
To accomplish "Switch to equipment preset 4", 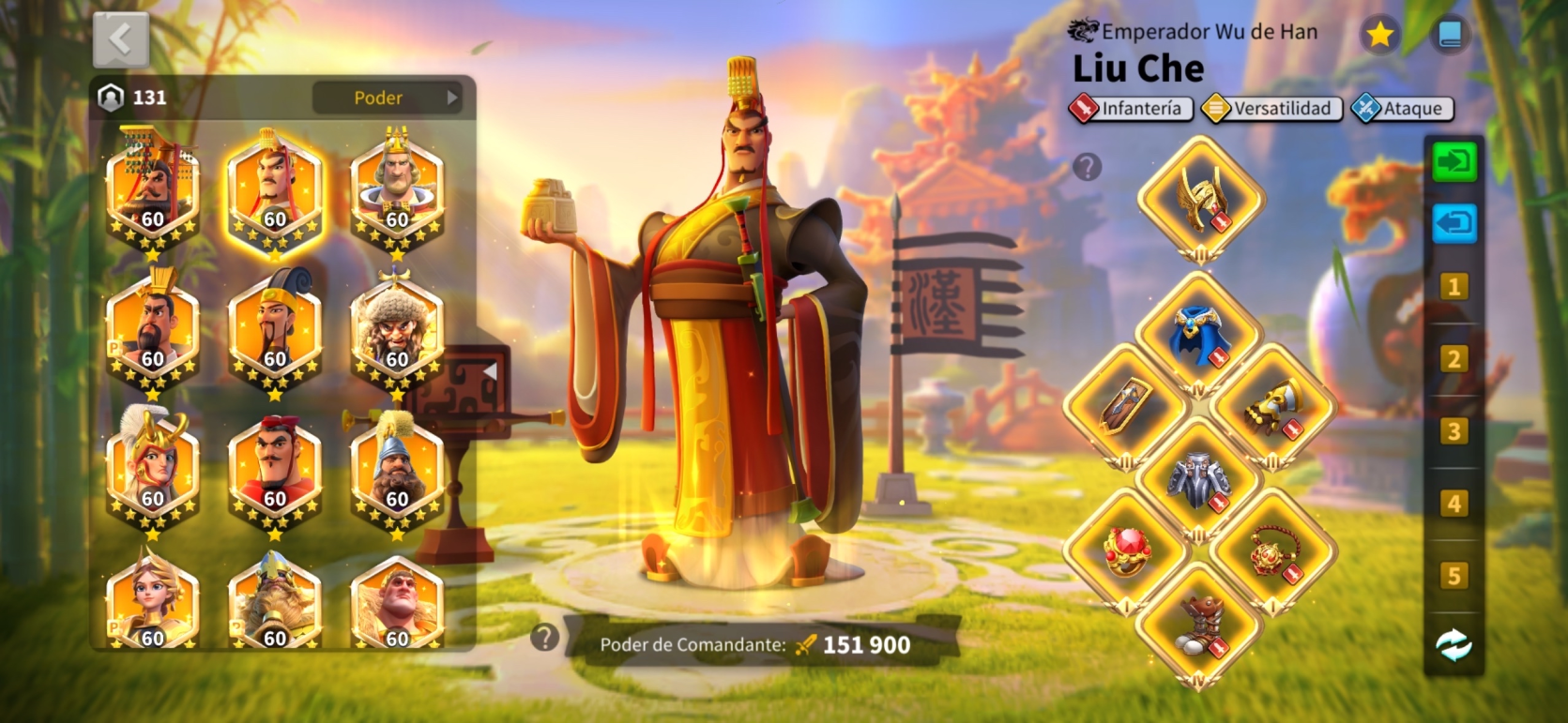I will click(x=1454, y=504).
